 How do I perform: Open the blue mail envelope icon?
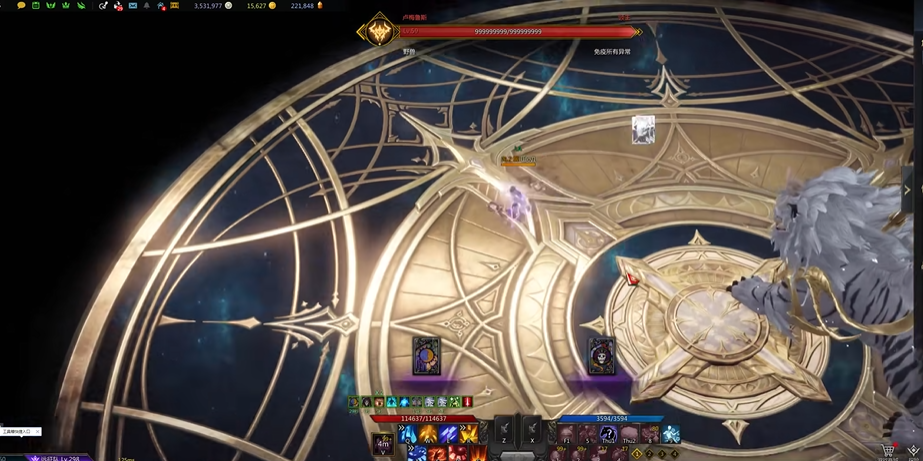point(132,6)
